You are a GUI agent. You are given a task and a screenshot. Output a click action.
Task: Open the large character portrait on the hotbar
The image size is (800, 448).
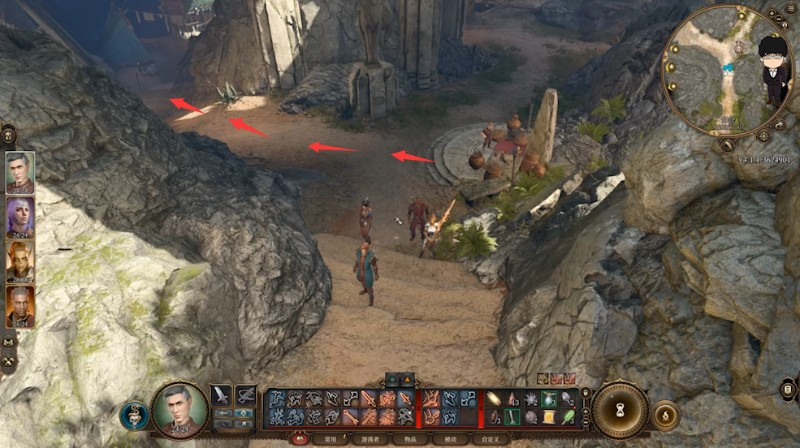coord(180,409)
